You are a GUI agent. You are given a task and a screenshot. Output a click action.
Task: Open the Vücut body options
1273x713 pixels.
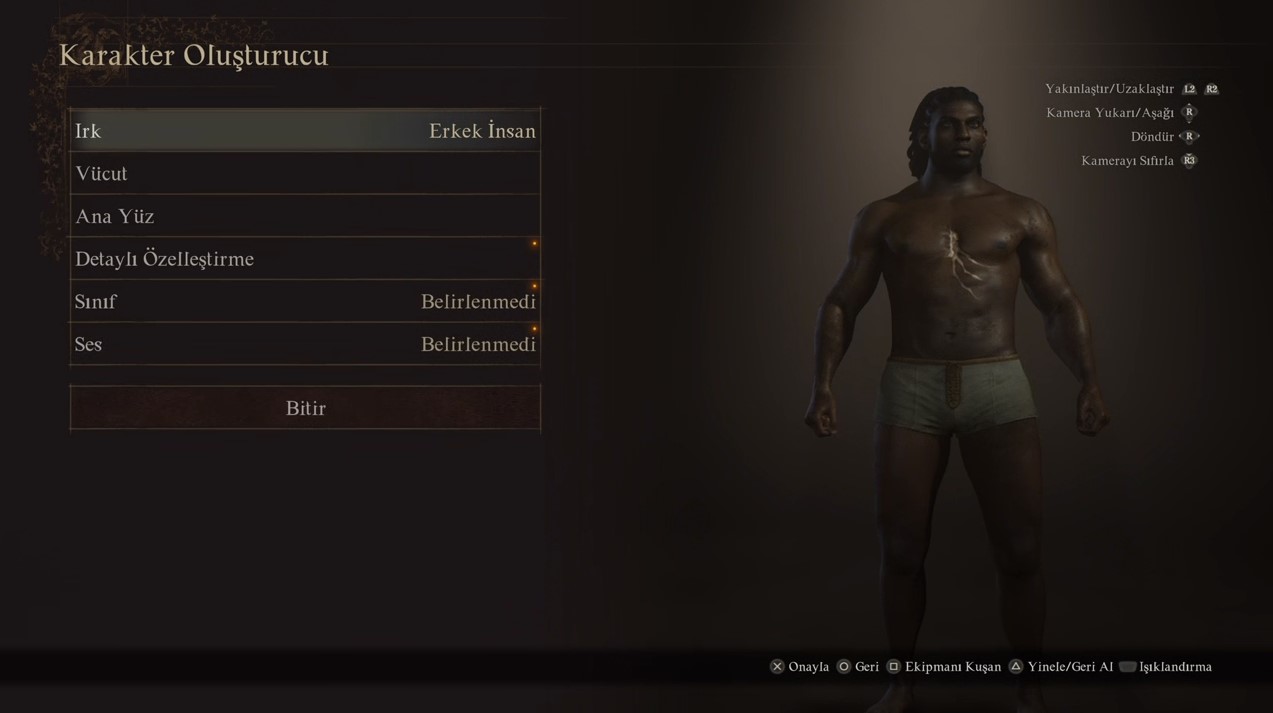pyautogui.click(x=305, y=174)
